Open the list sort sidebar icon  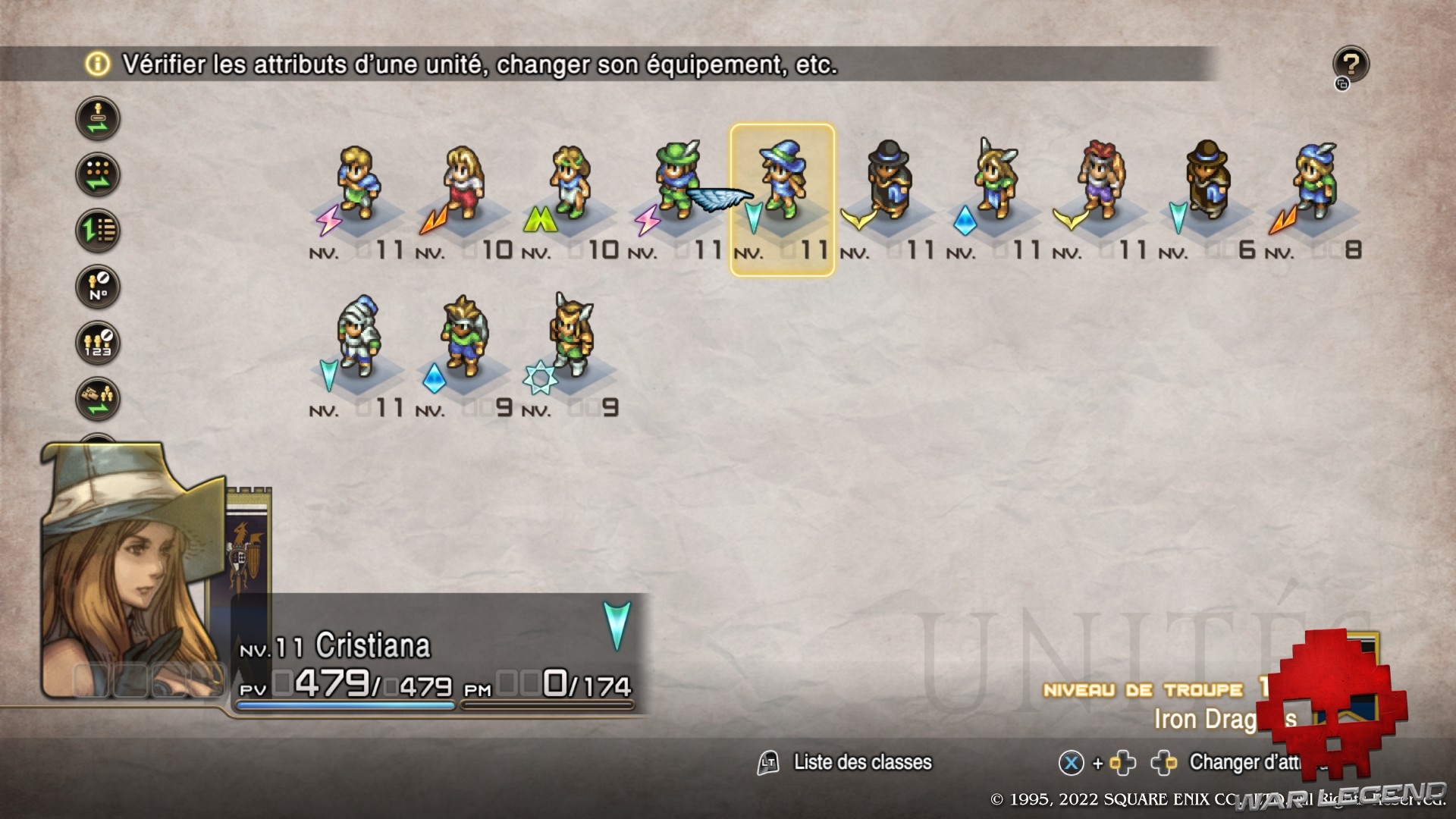(98, 231)
